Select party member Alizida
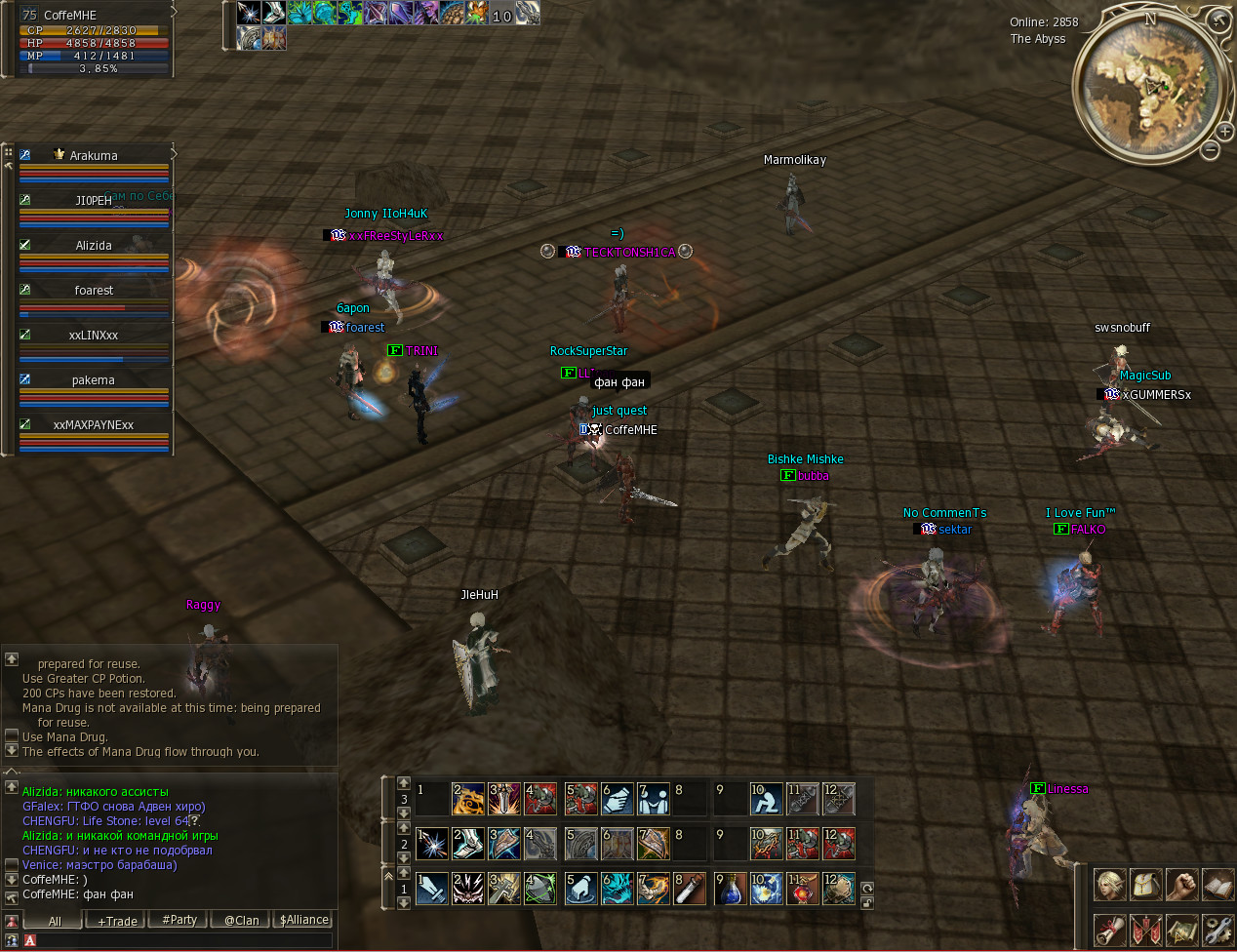This screenshot has height=952, width=1237. (94, 246)
